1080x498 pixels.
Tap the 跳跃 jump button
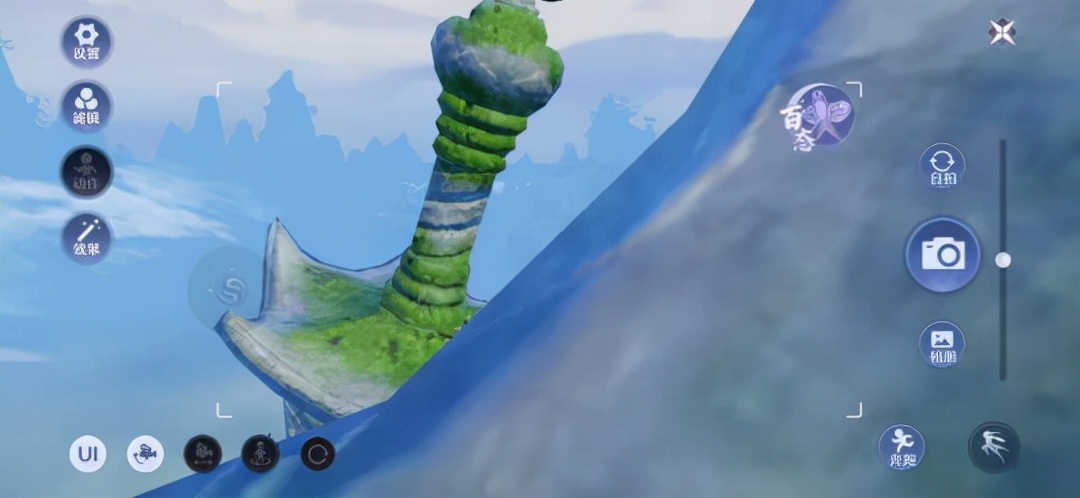901,447
